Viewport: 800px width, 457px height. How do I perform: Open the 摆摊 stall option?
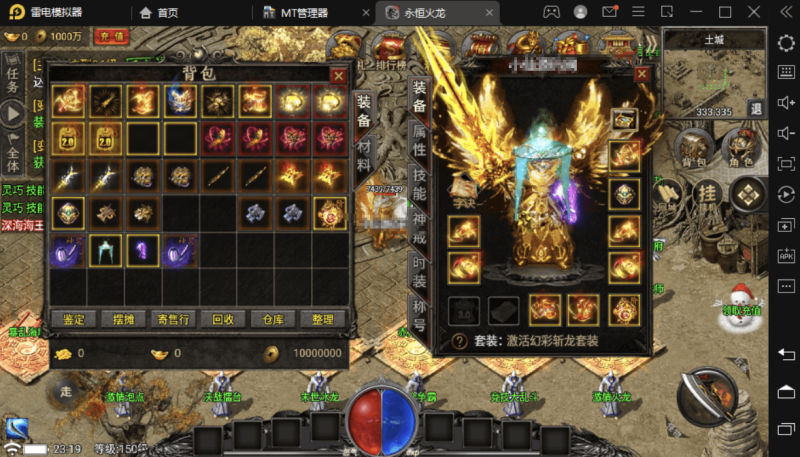[122, 320]
